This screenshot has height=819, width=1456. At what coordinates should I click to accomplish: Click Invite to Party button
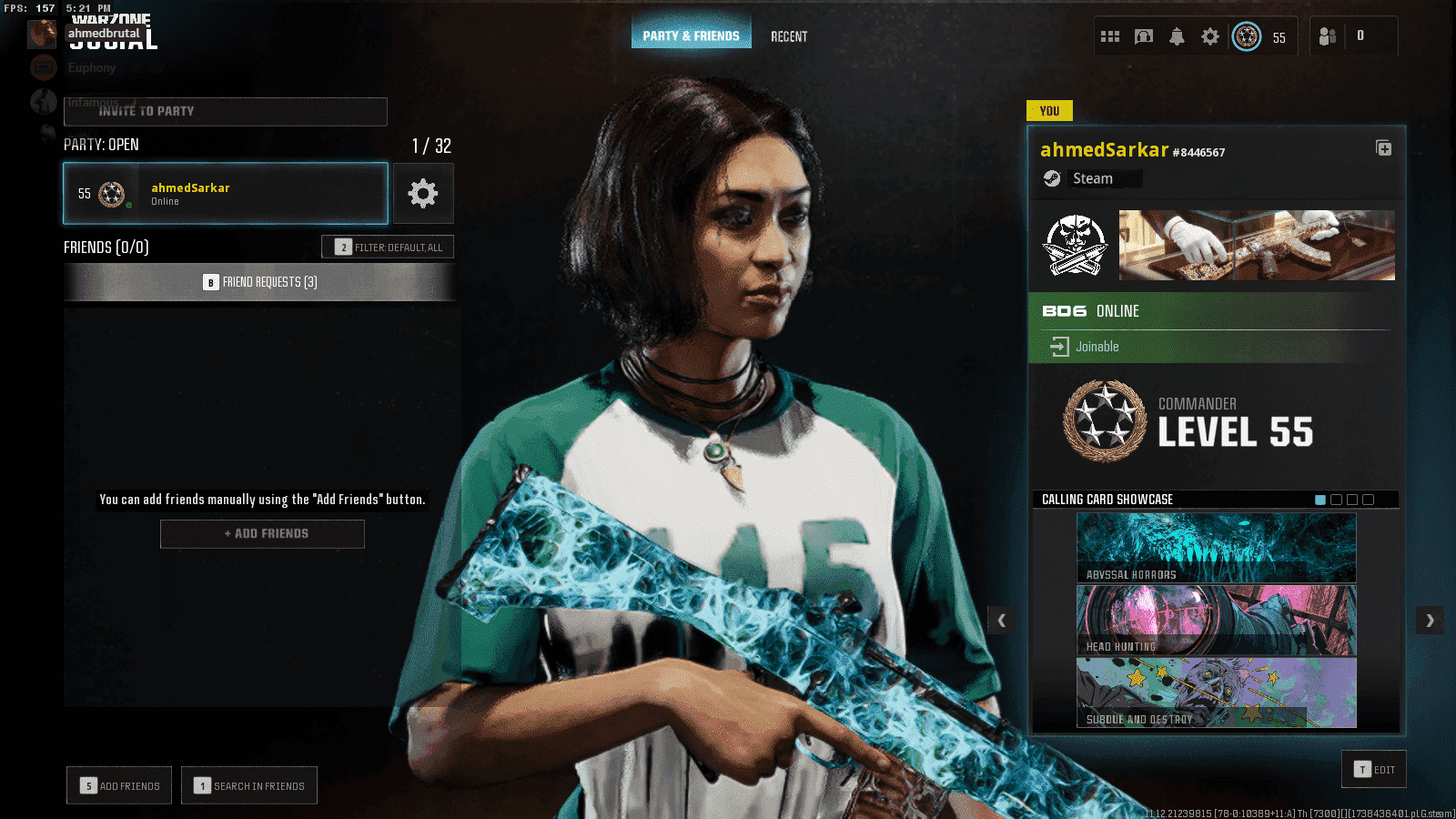(225, 111)
